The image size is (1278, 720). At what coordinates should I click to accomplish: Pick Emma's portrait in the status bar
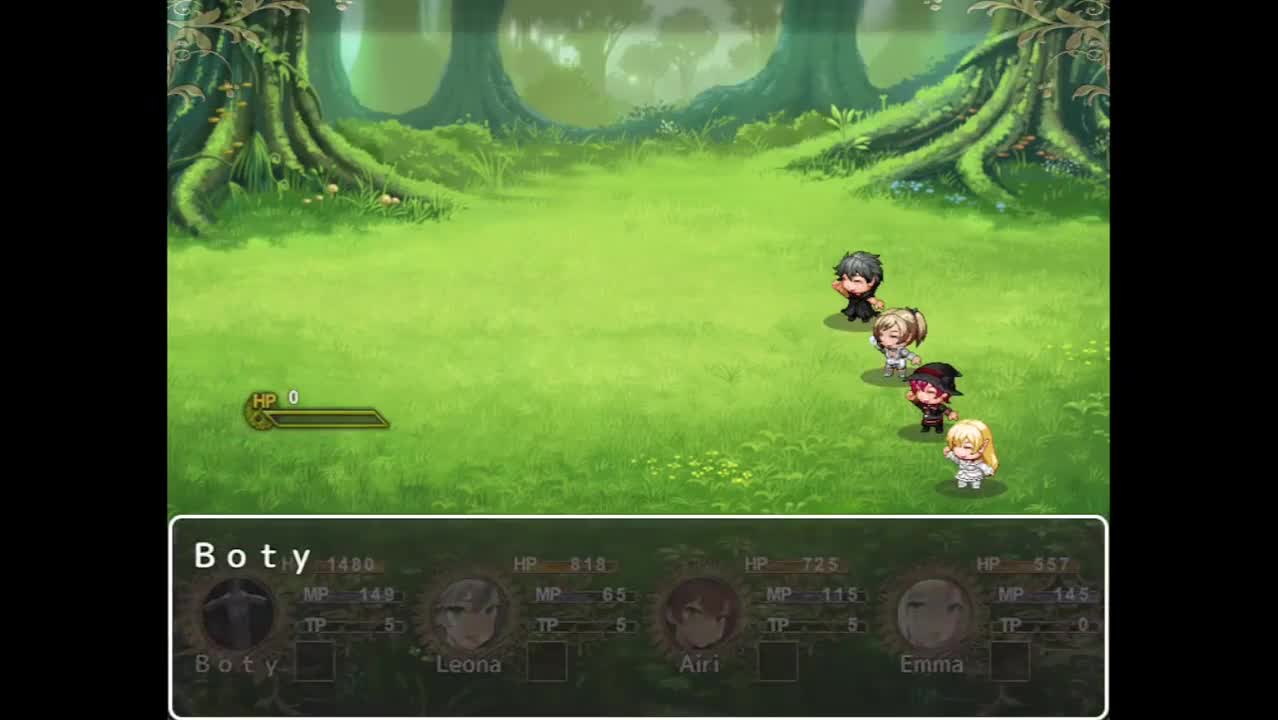pos(932,614)
